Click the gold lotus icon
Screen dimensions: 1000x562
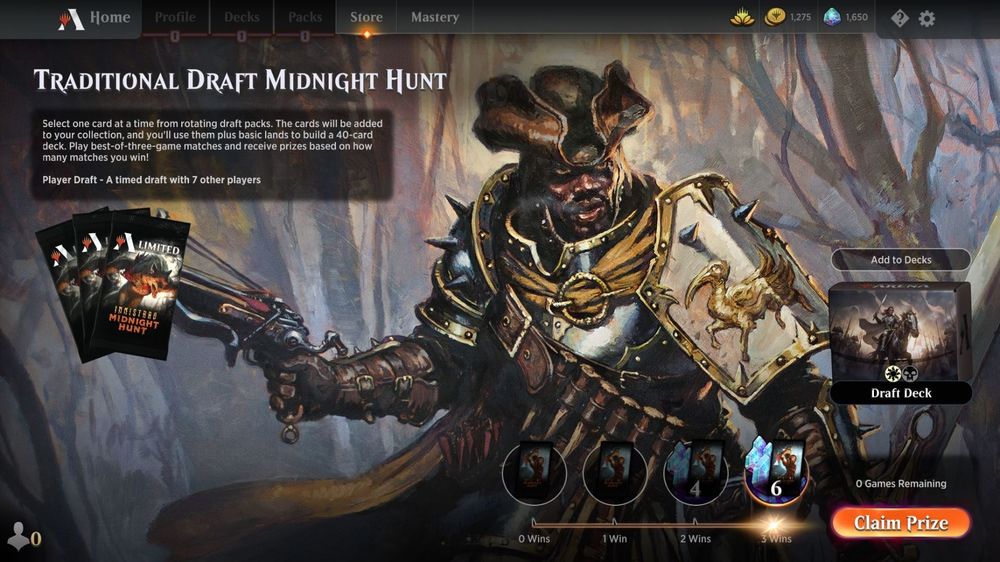(740, 17)
